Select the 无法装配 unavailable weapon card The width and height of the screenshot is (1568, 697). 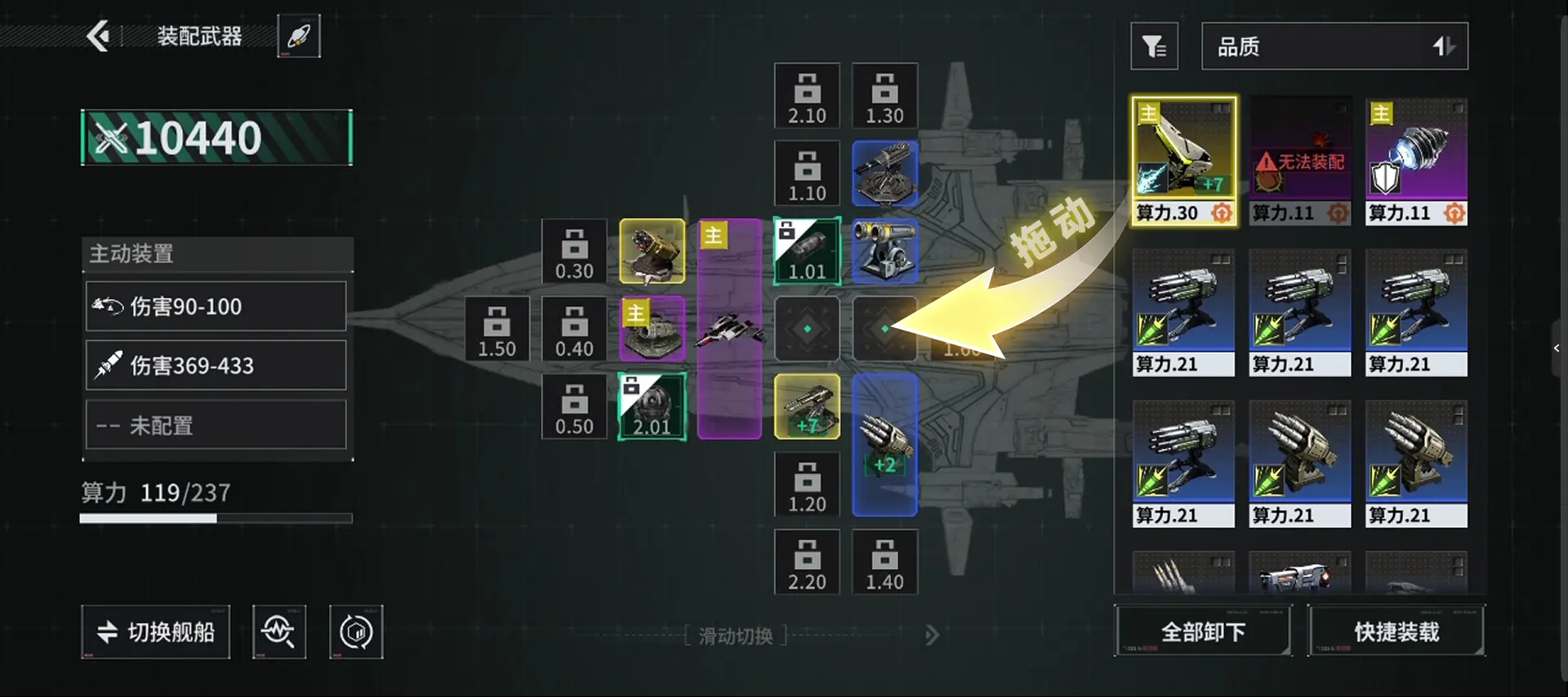[x=1299, y=161]
